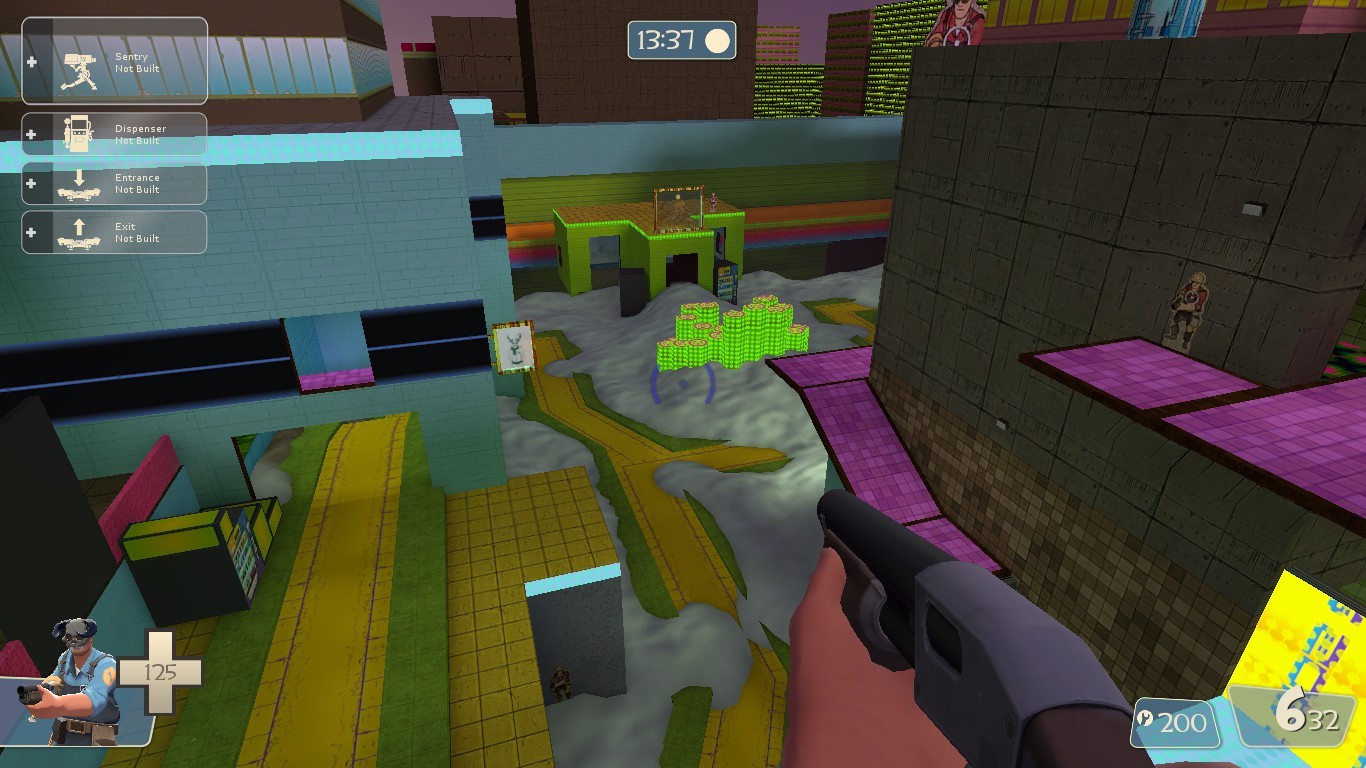This screenshot has height=768, width=1366.
Task: Click the 13:37 round timer display
Action: 668,41
